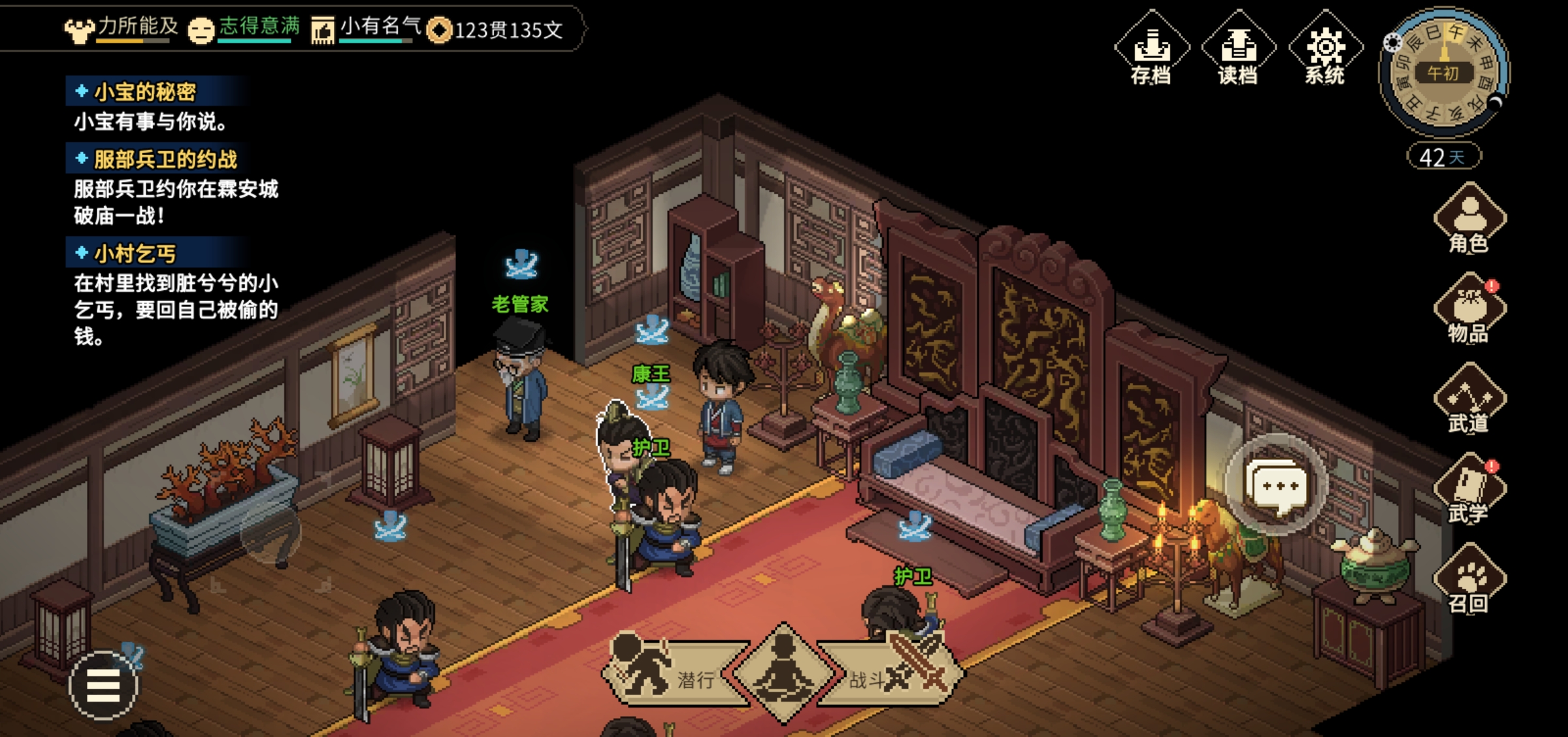The image size is (1568, 737).
Task: Check the 力所能及 stamina status icon
Action: (x=79, y=30)
